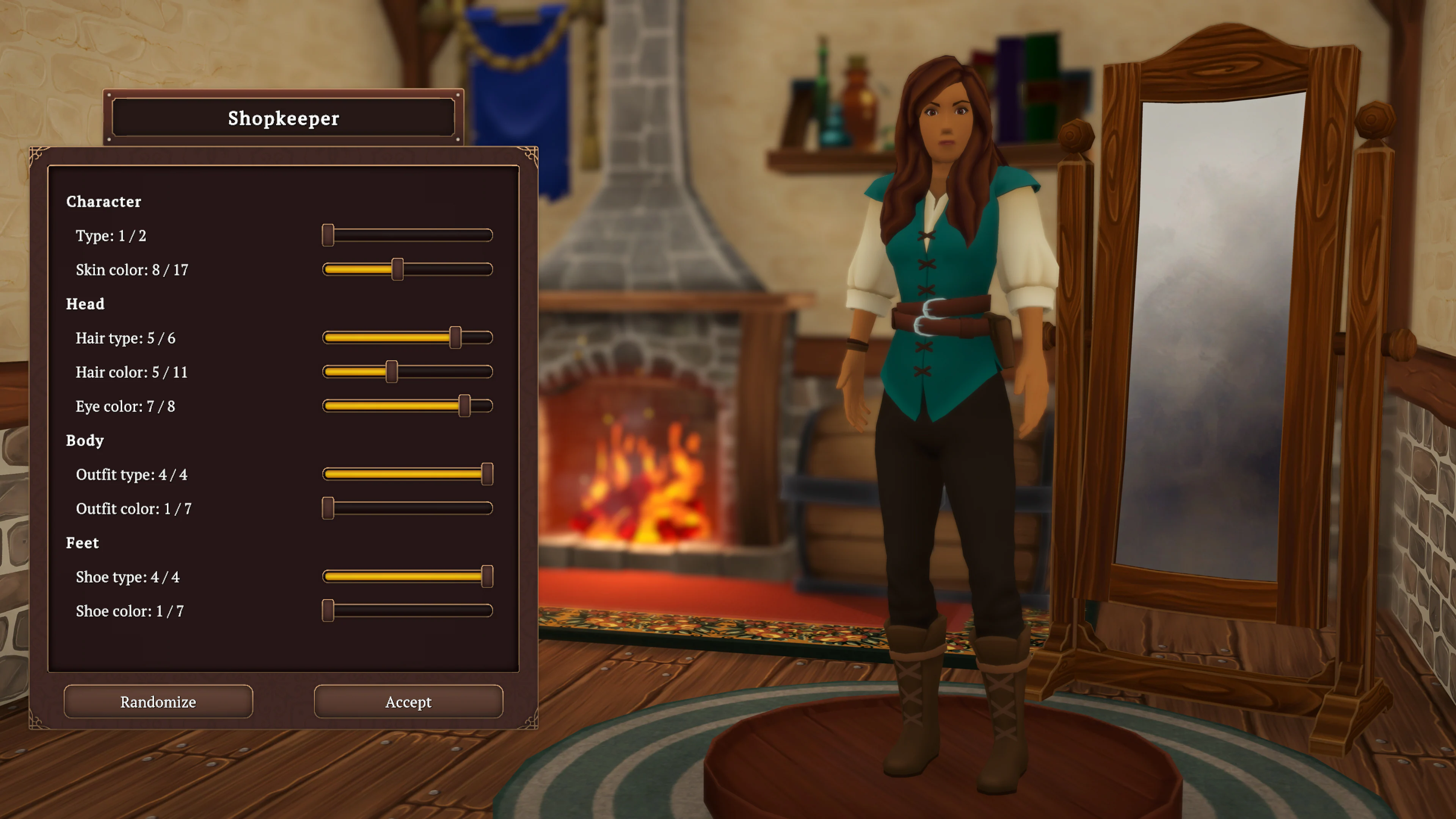Click the Randomize button
Screen dimensions: 1456x819
158,701
